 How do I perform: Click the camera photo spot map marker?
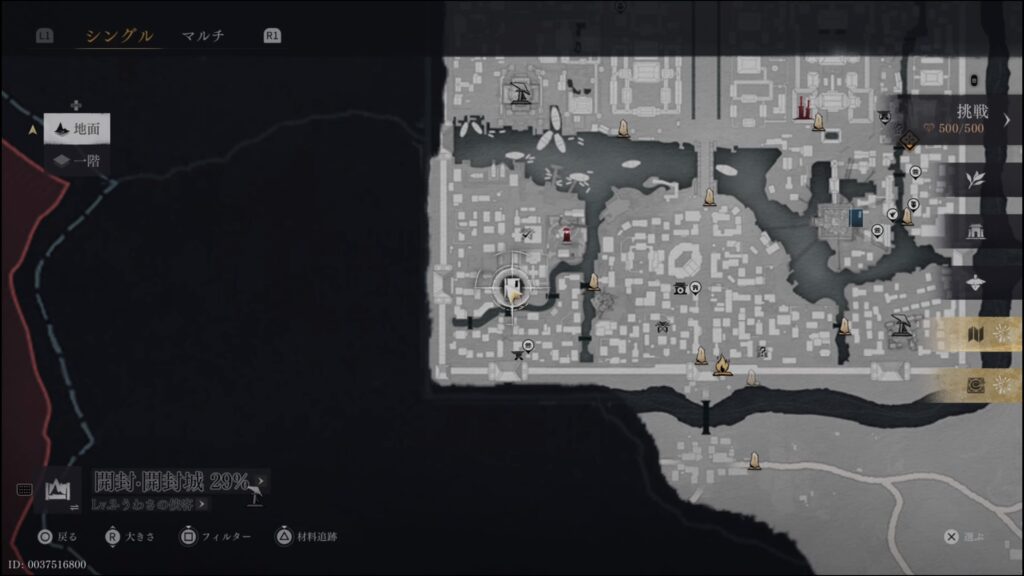(x=680, y=288)
